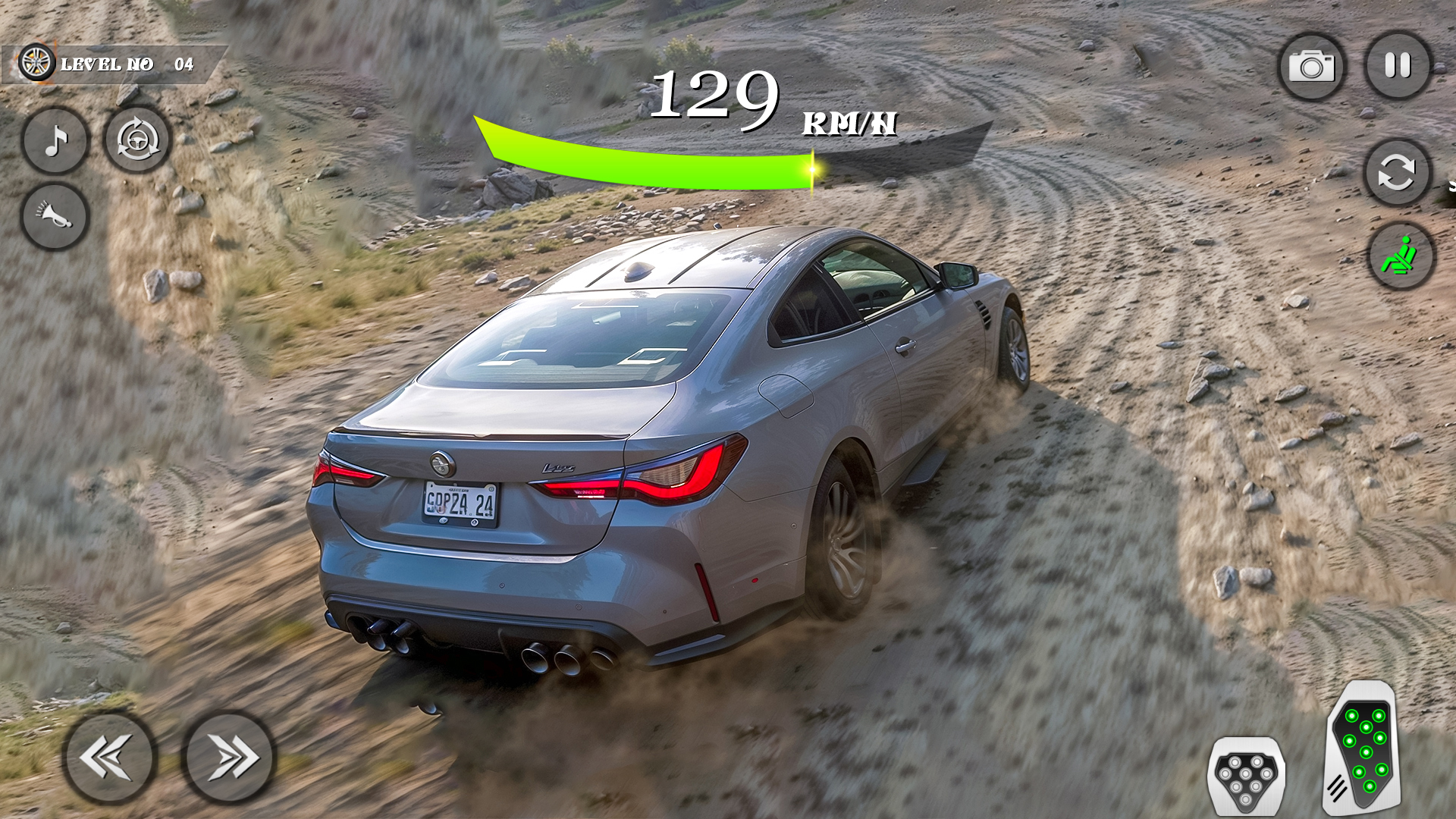Tap the camera view button
Screen dimensions: 1456x819
(1311, 67)
